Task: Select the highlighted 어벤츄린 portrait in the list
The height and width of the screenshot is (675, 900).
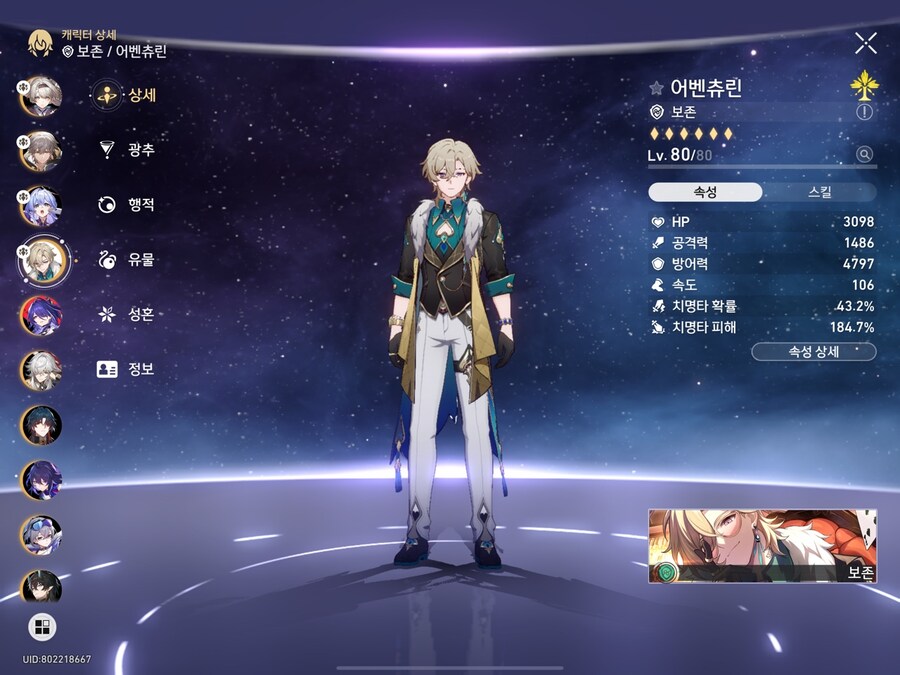Action: tap(42, 260)
